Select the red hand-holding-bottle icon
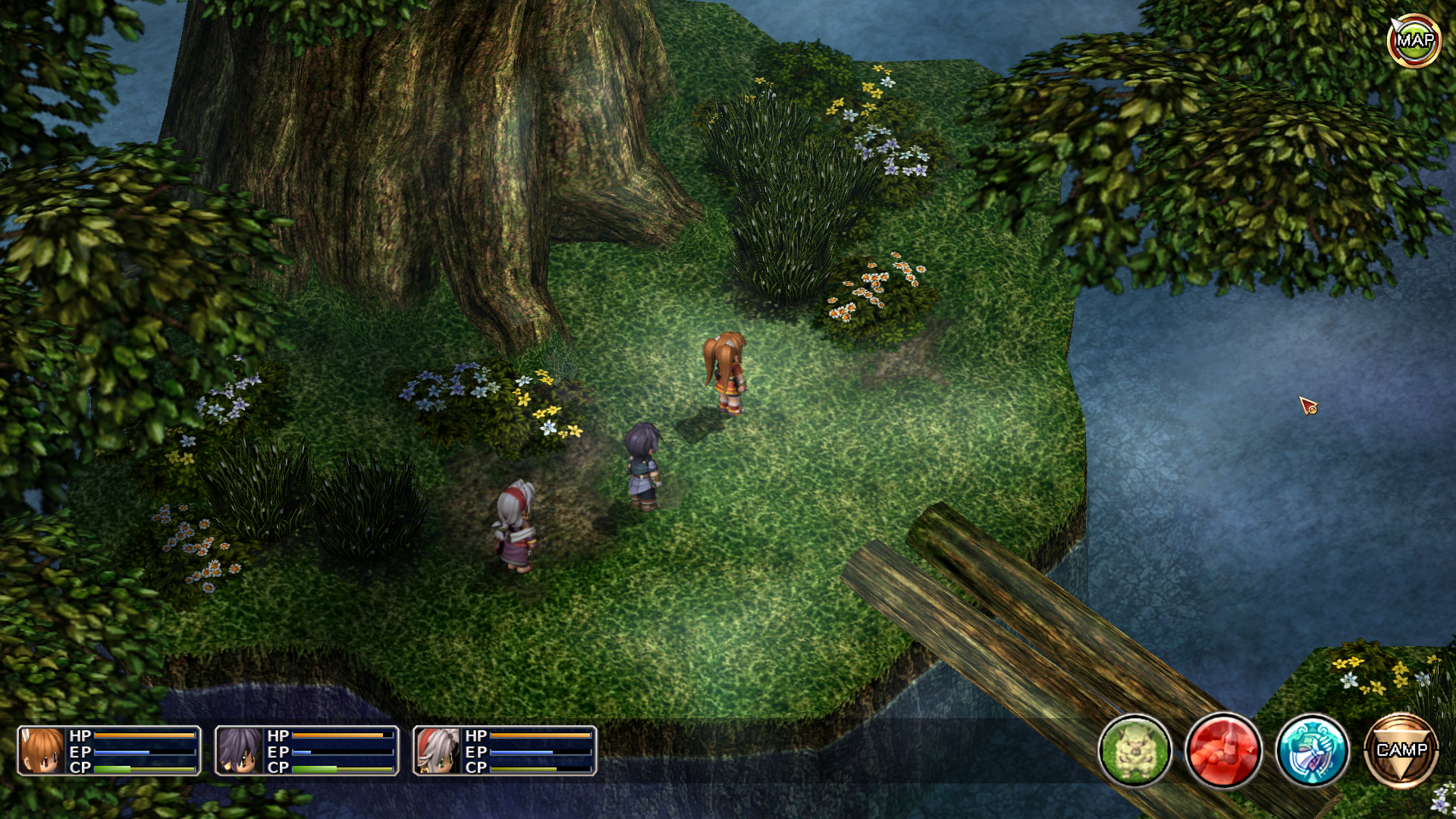The width and height of the screenshot is (1456, 819). 1223,750
